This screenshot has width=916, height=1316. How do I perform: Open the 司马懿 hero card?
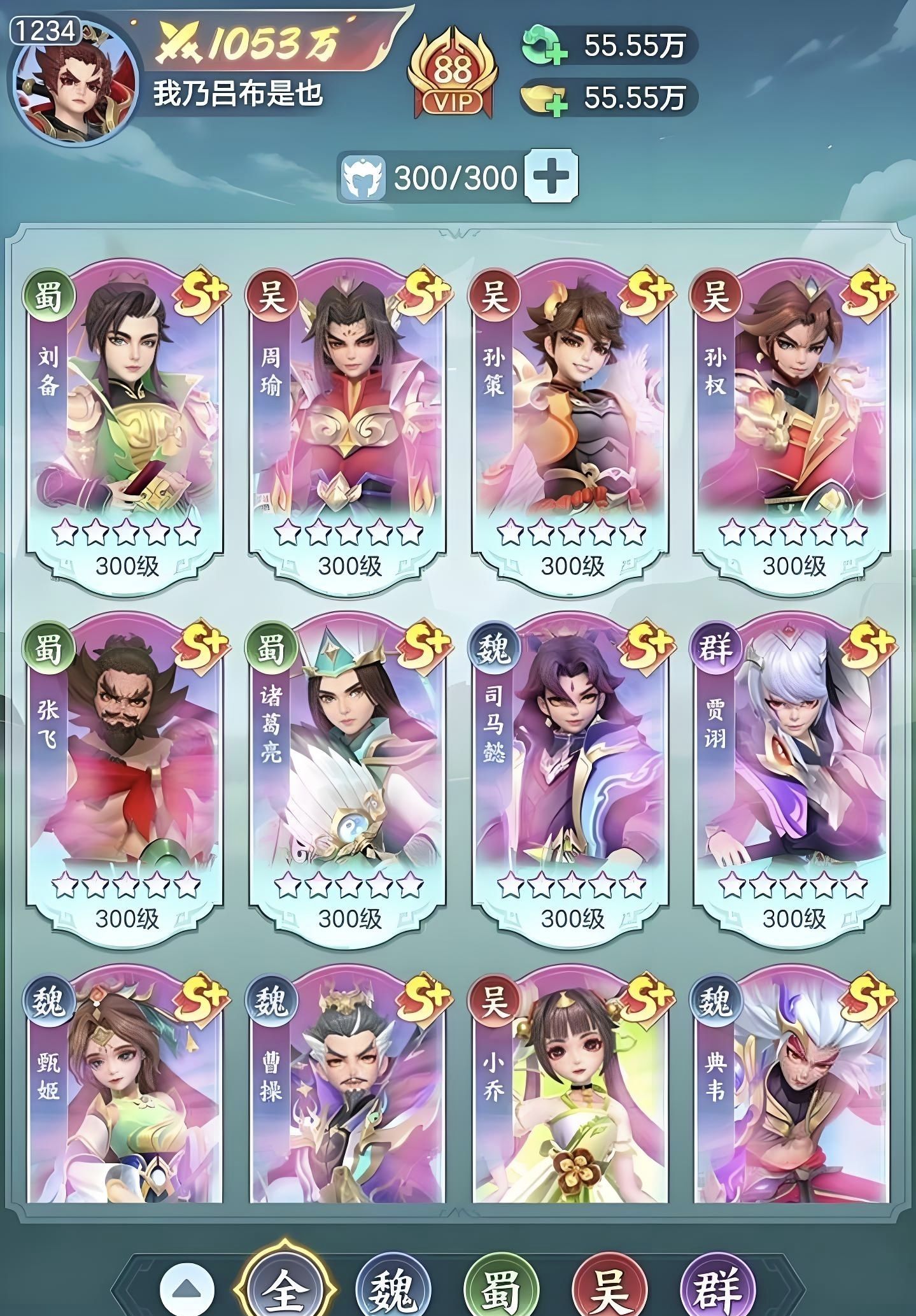(570, 780)
